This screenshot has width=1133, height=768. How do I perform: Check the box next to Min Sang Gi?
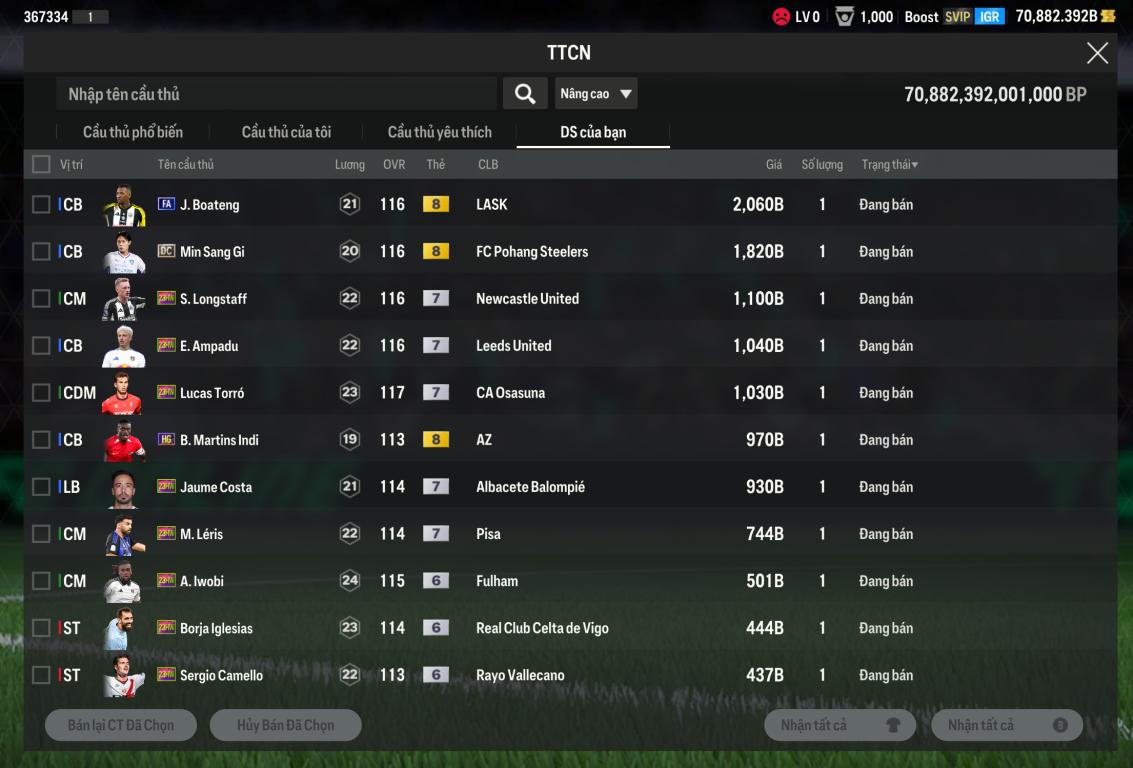[x=41, y=252]
